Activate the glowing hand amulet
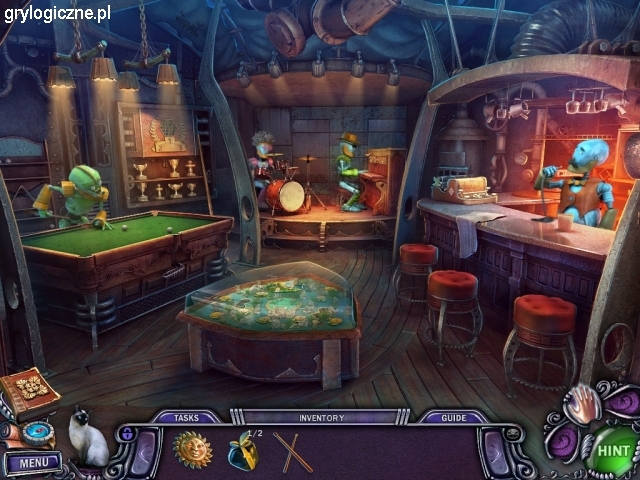 pyautogui.click(x=582, y=405)
